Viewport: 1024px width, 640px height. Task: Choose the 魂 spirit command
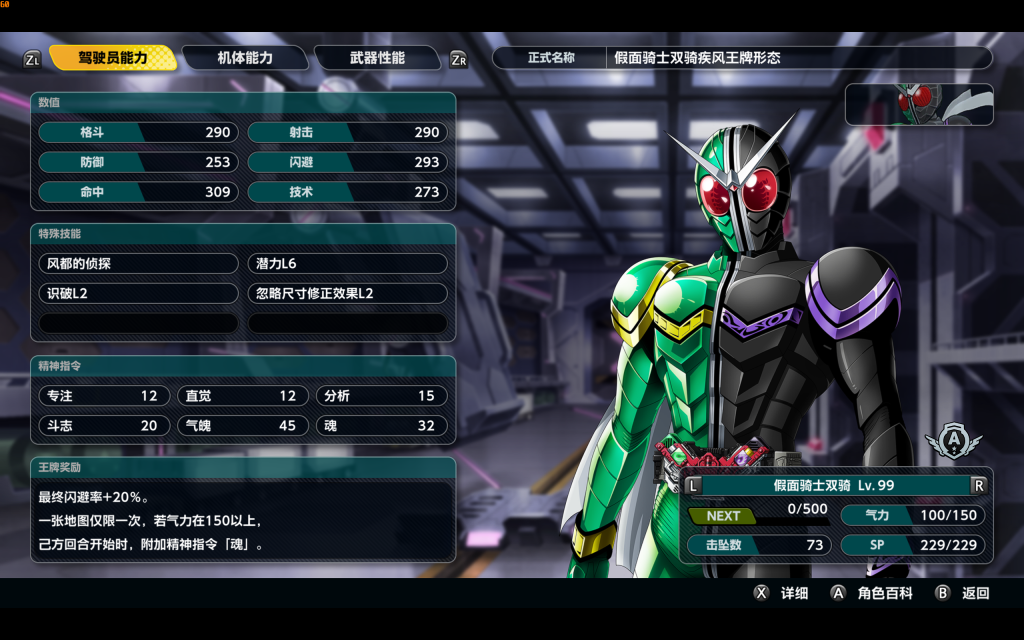click(x=380, y=426)
